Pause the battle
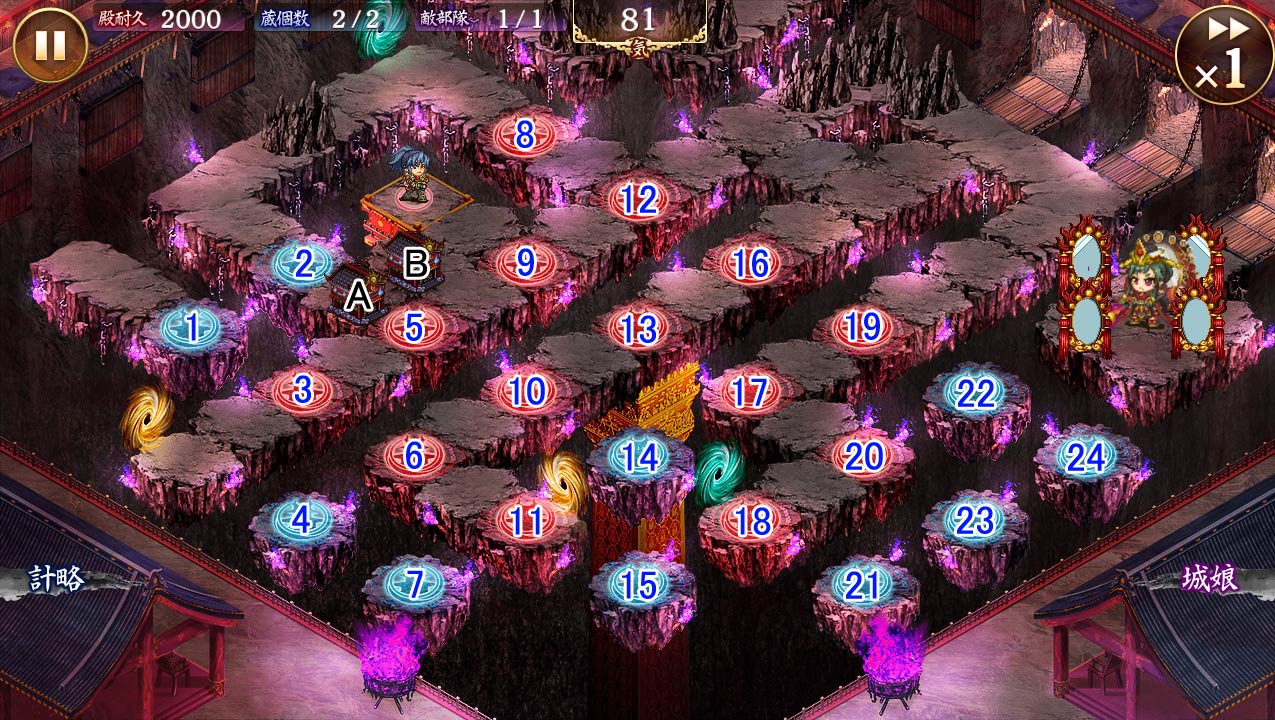 pos(50,45)
